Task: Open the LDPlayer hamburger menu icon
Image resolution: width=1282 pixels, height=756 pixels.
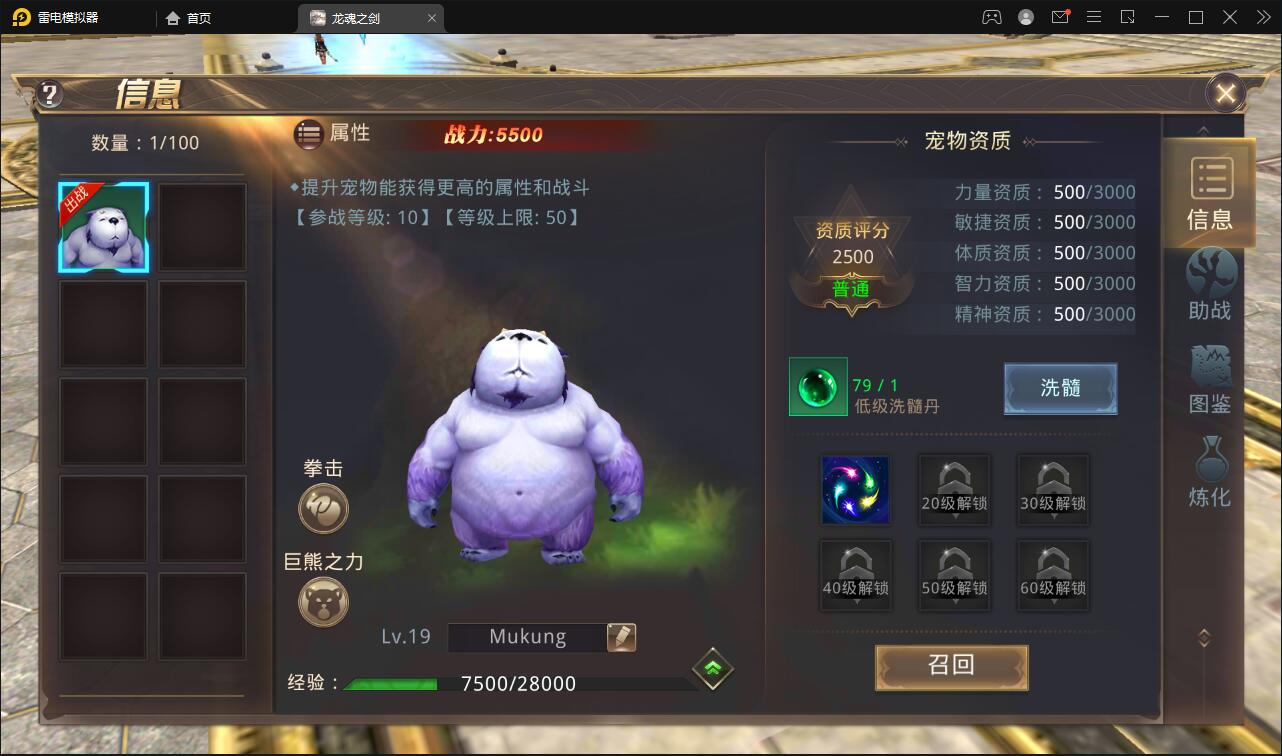Action: [x=1094, y=17]
